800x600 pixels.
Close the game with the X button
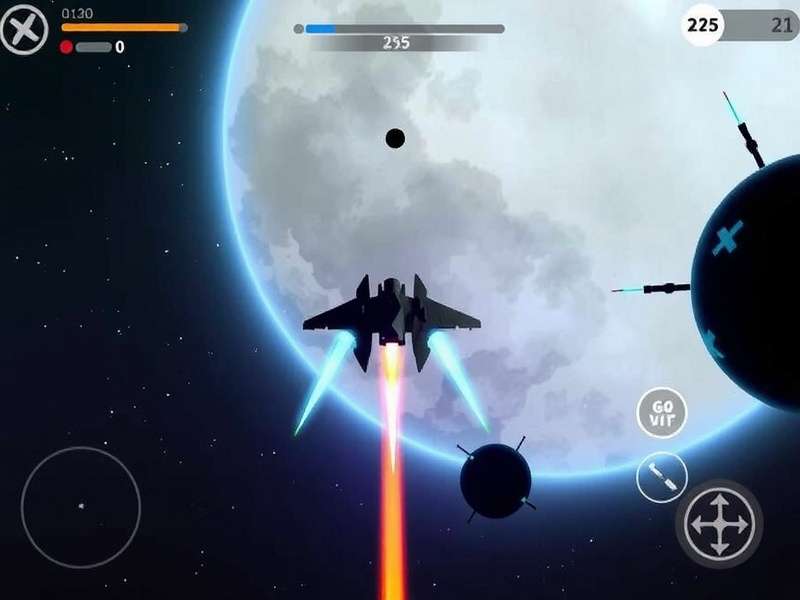point(24,30)
